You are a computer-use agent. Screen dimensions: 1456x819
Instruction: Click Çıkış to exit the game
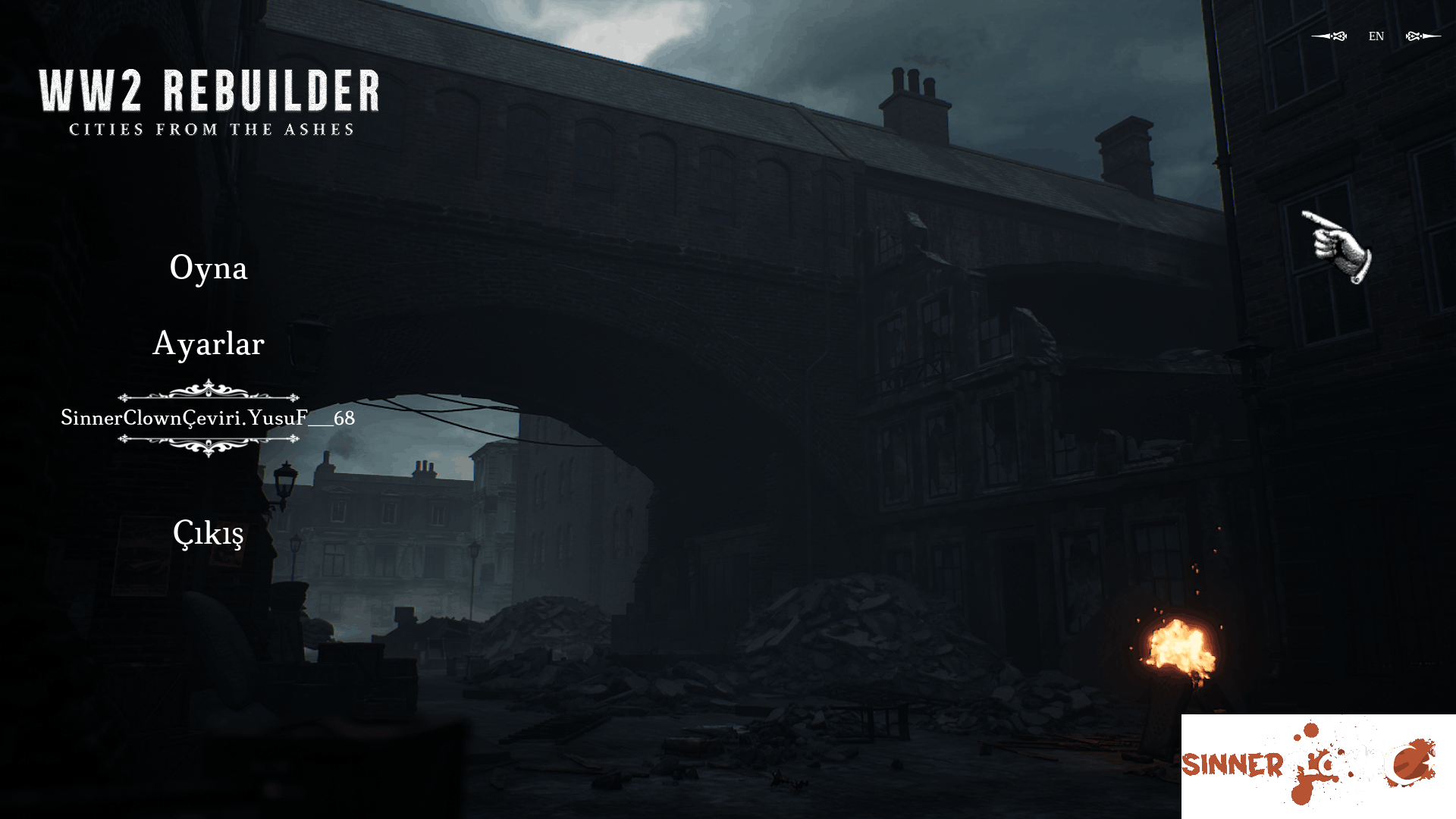pyautogui.click(x=209, y=533)
